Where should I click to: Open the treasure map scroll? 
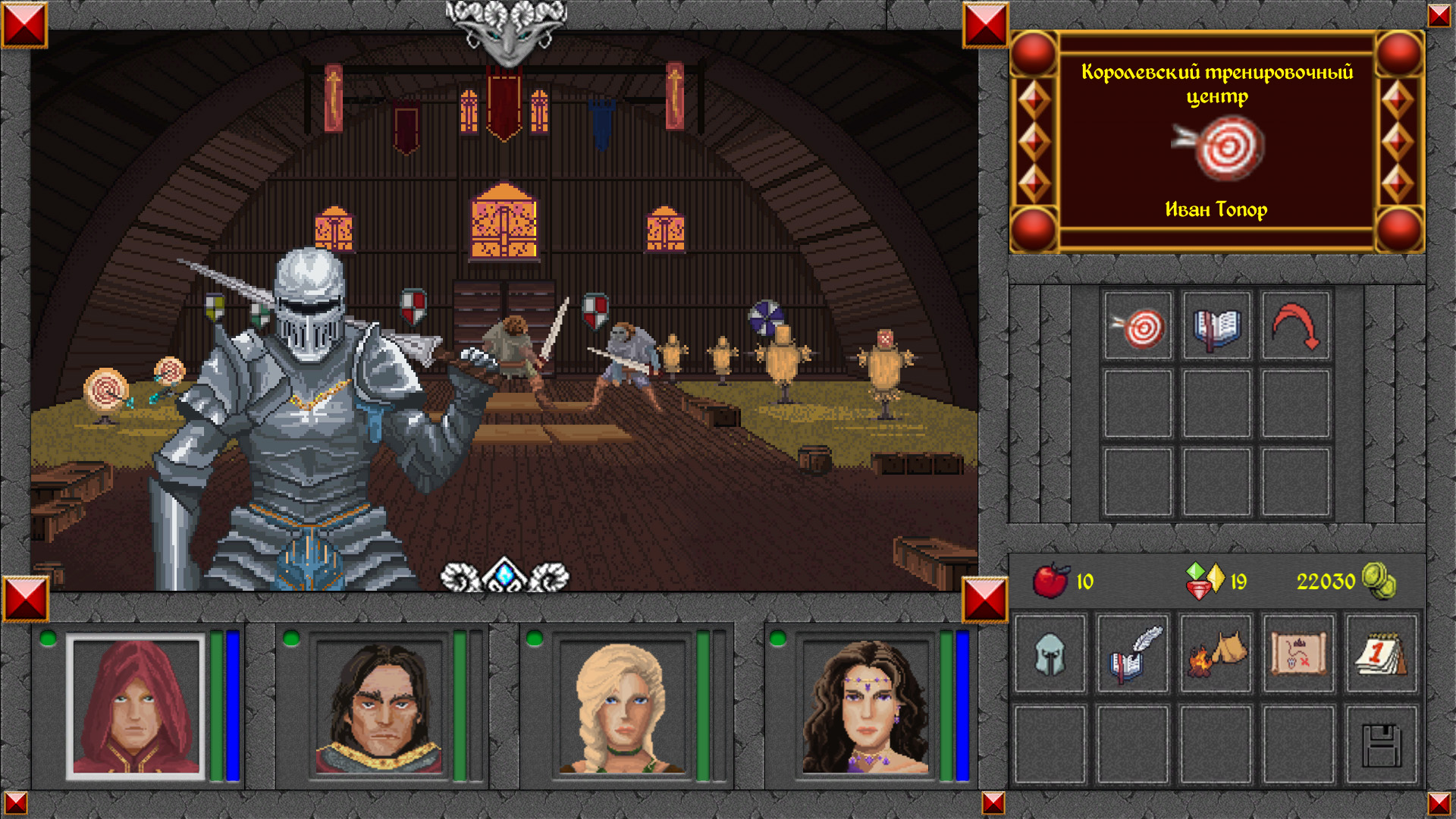coord(1299,654)
